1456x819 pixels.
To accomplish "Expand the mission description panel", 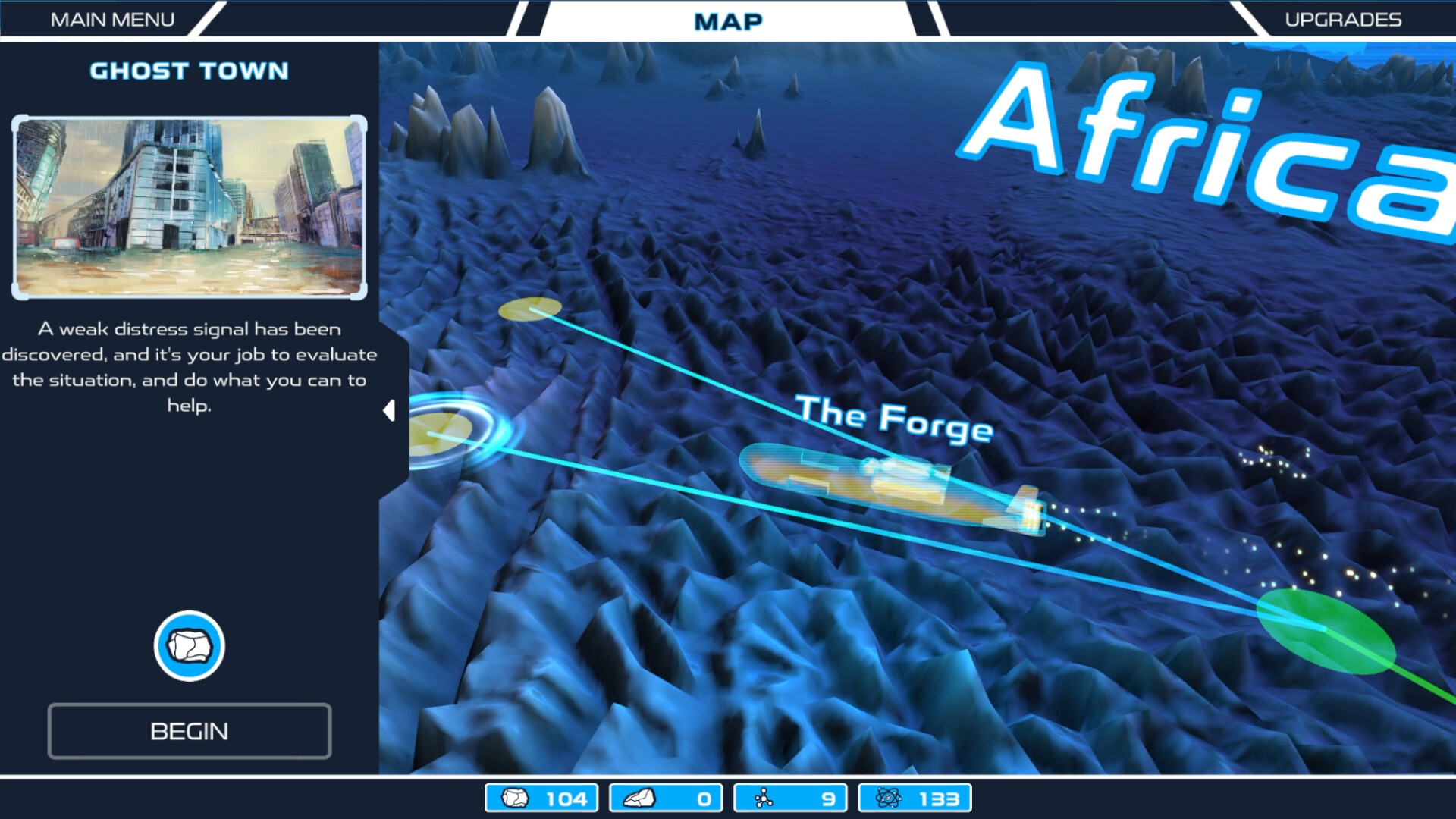I will click(390, 410).
